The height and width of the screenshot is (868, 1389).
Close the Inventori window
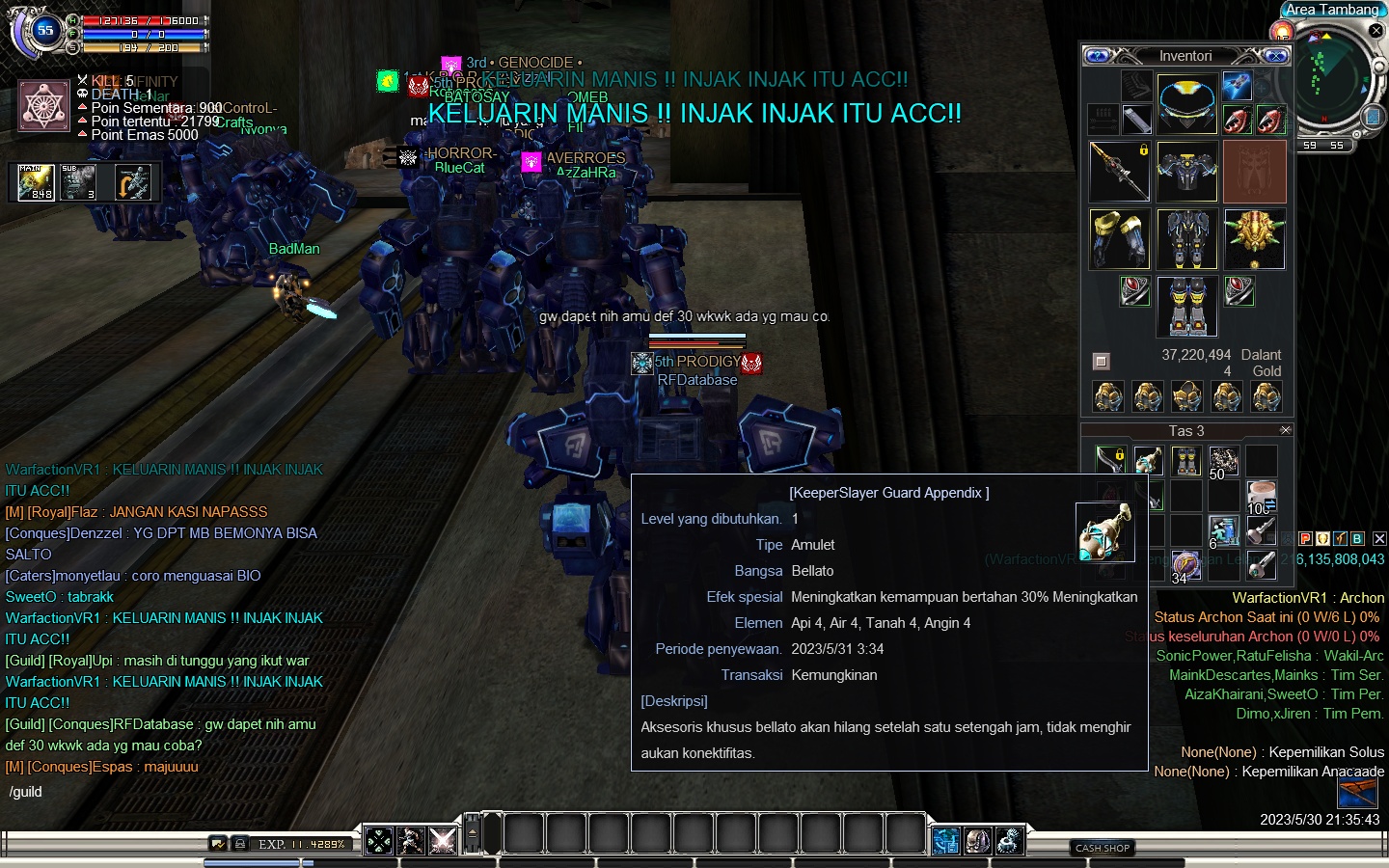pyautogui.click(x=1275, y=56)
